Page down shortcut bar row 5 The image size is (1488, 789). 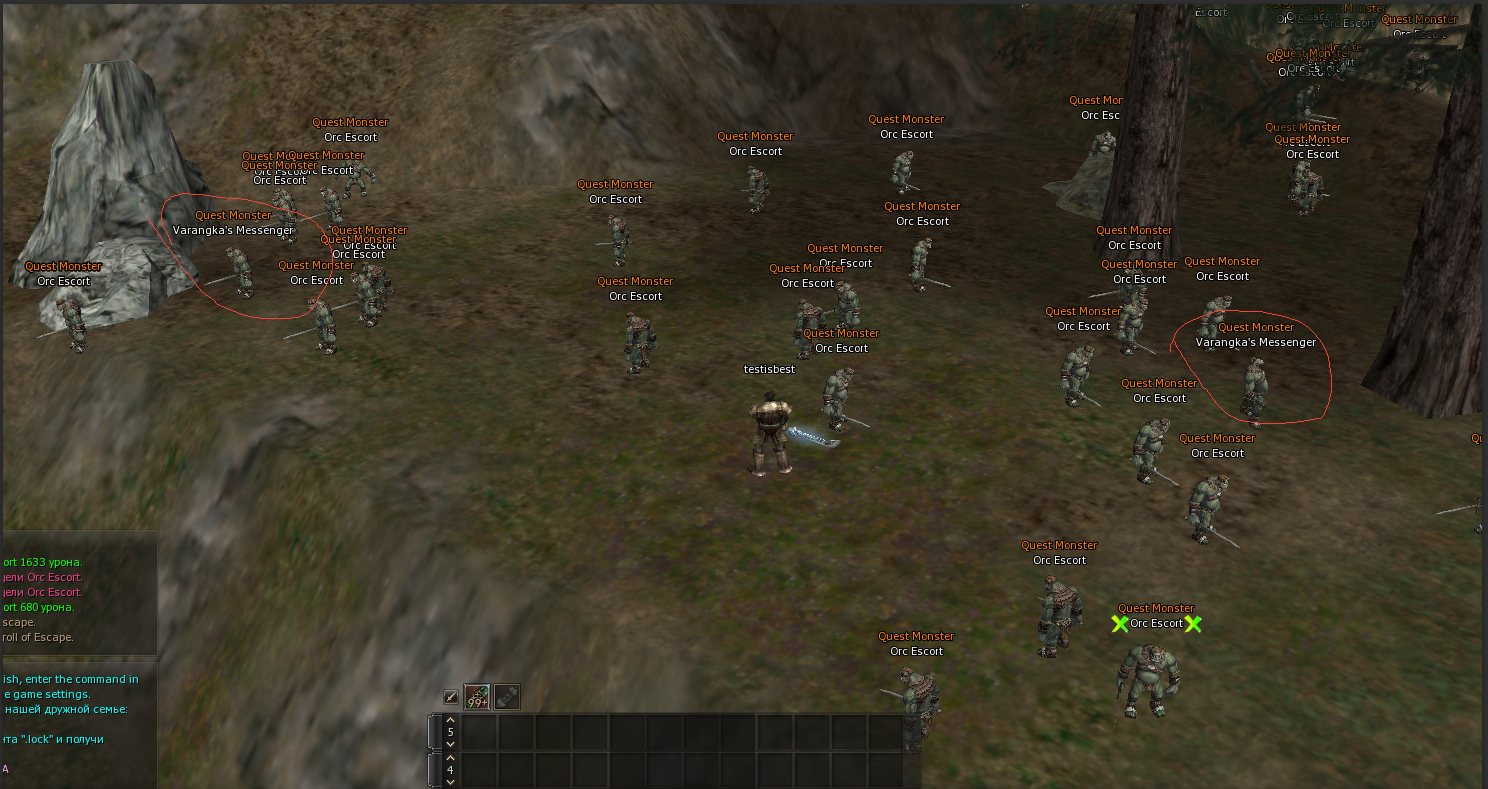pos(449,742)
